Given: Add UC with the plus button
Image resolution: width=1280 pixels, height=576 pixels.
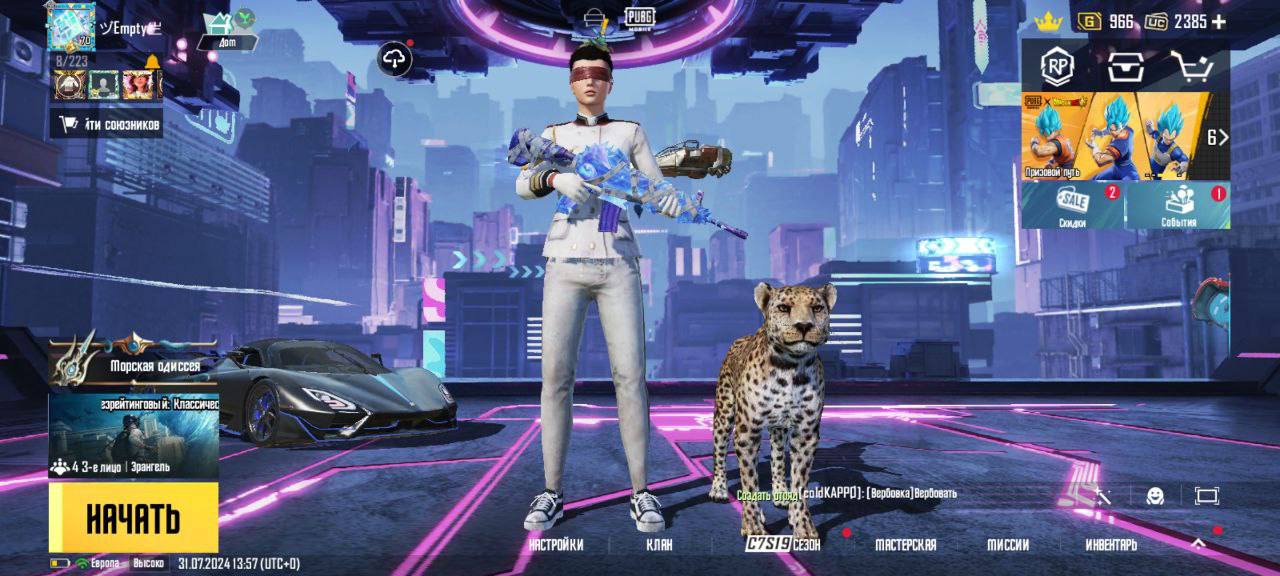Looking at the screenshot, I should click(1218, 22).
